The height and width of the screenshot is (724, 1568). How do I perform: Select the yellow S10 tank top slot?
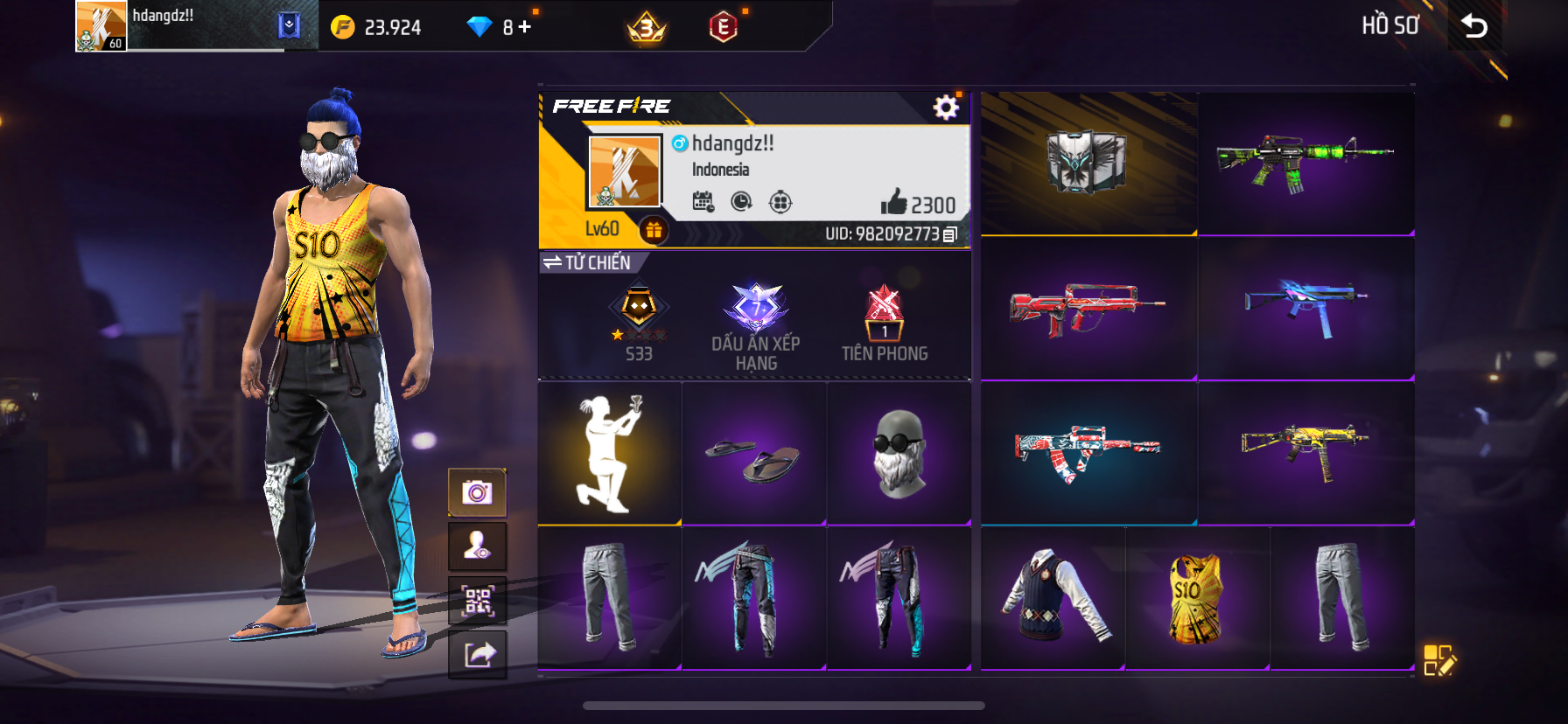point(1196,598)
